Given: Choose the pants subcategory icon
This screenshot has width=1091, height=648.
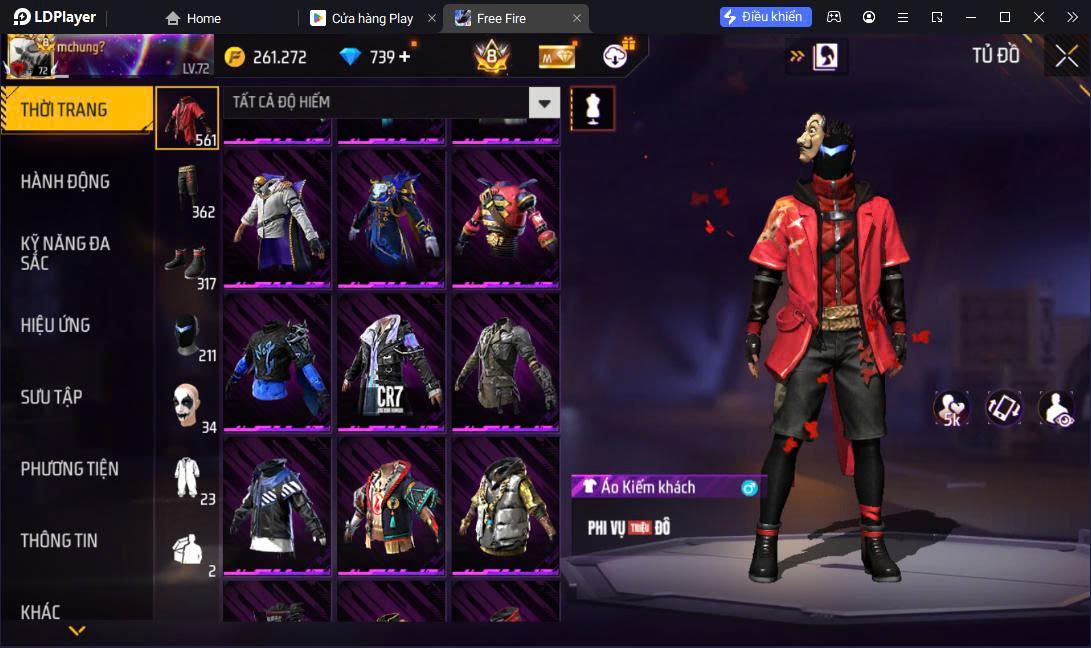Looking at the screenshot, I should point(187,190).
